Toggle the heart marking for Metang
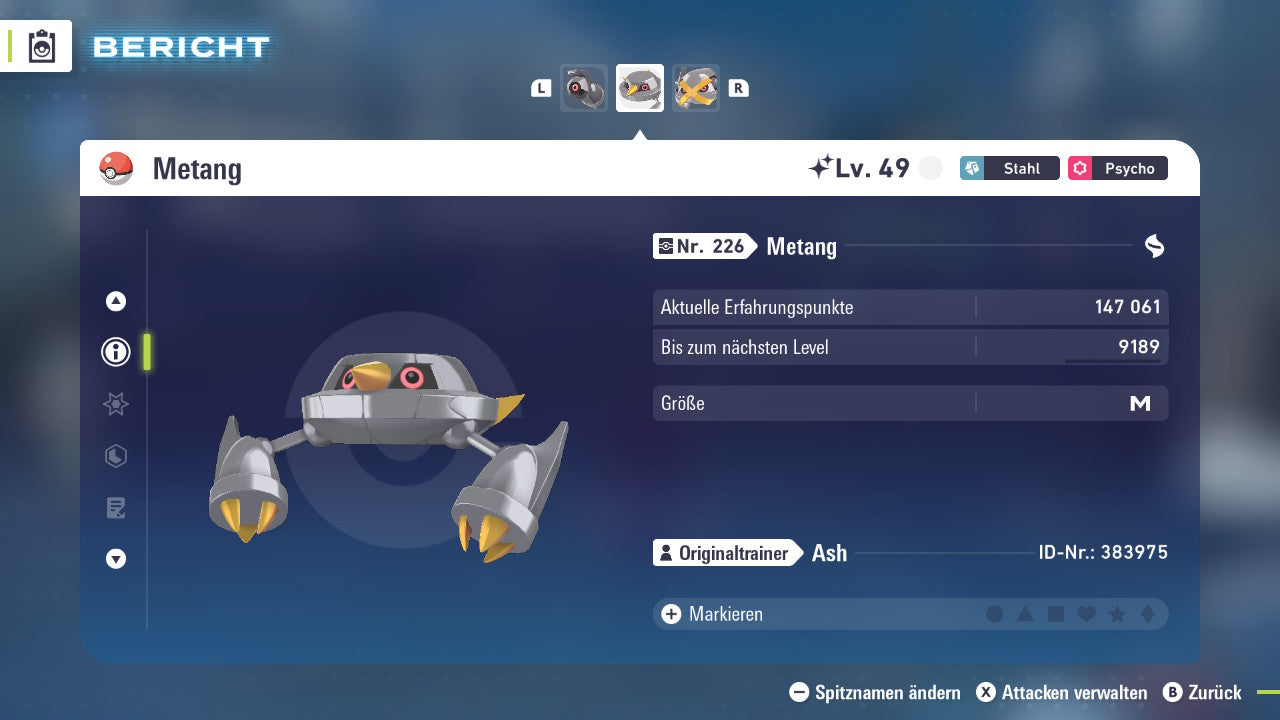1280x720 pixels. 1087,614
